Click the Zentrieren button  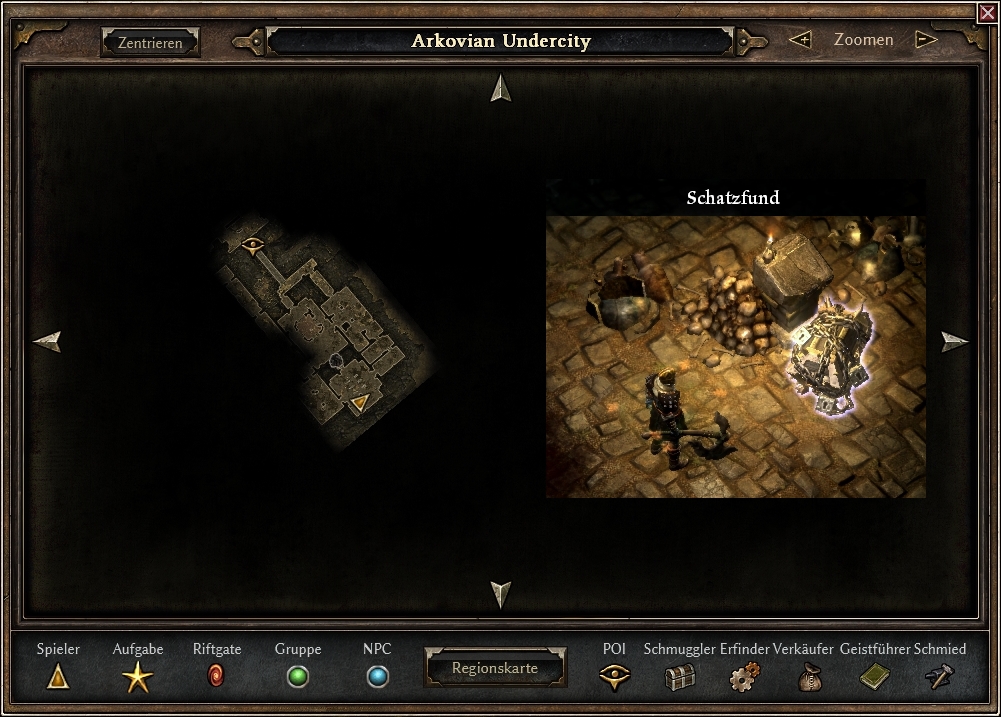[x=150, y=43]
